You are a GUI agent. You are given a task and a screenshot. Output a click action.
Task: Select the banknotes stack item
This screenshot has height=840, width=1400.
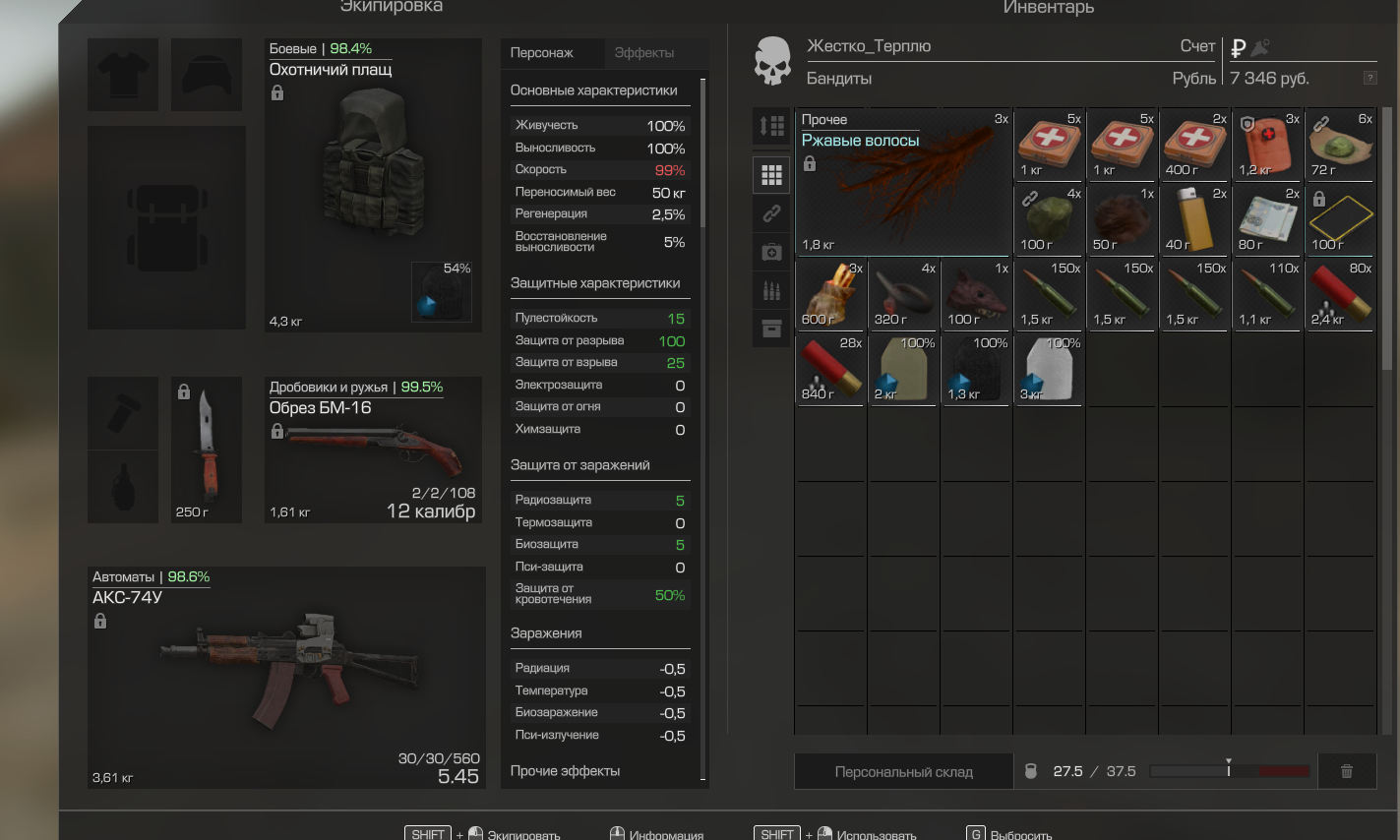click(1267, 219)
